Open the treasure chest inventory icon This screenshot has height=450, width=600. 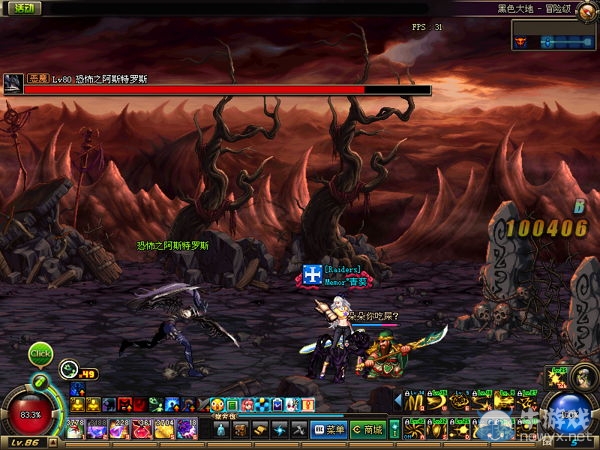[240, 430]
